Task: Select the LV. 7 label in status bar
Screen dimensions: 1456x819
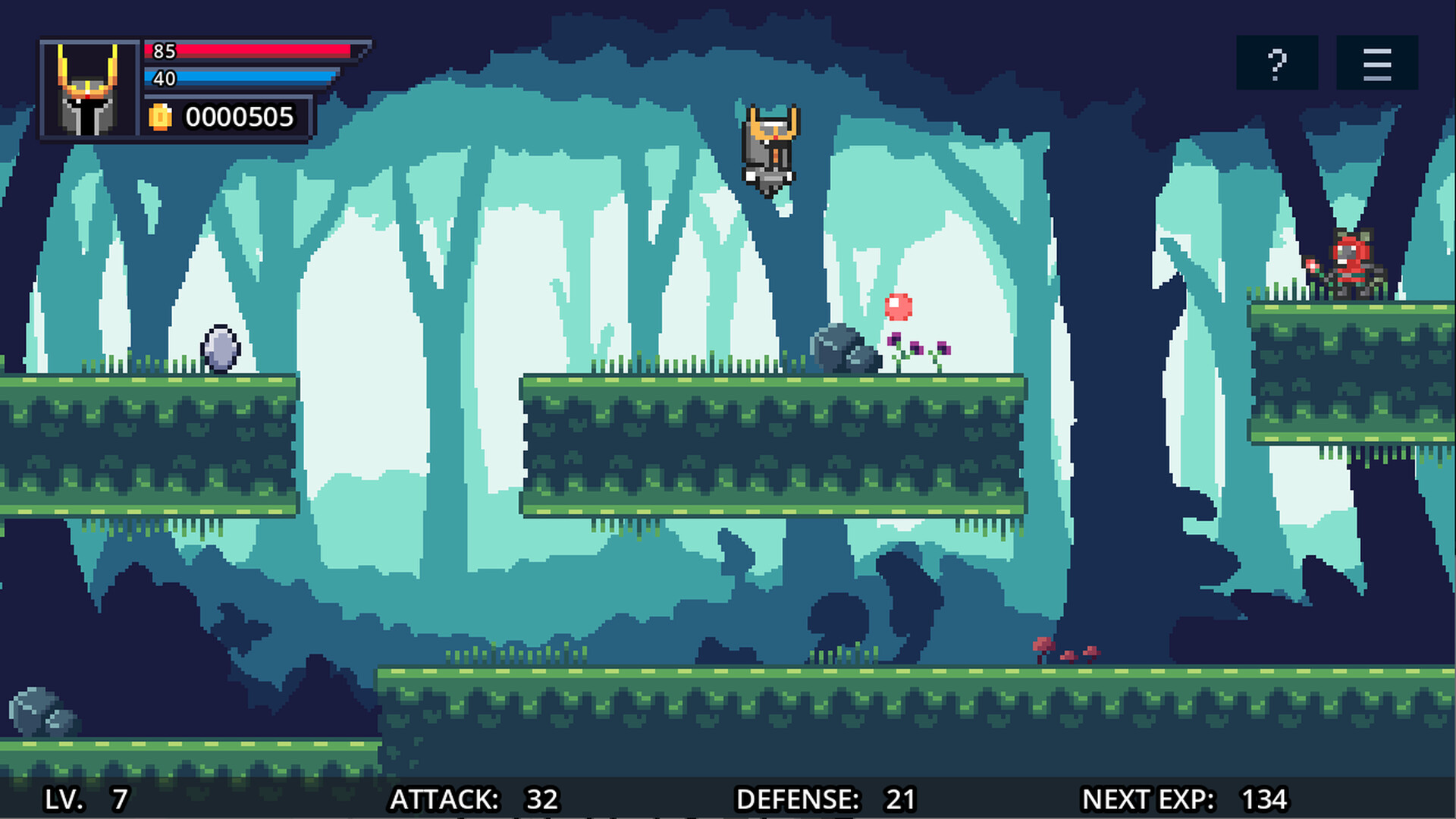Action: coord(85,799)
